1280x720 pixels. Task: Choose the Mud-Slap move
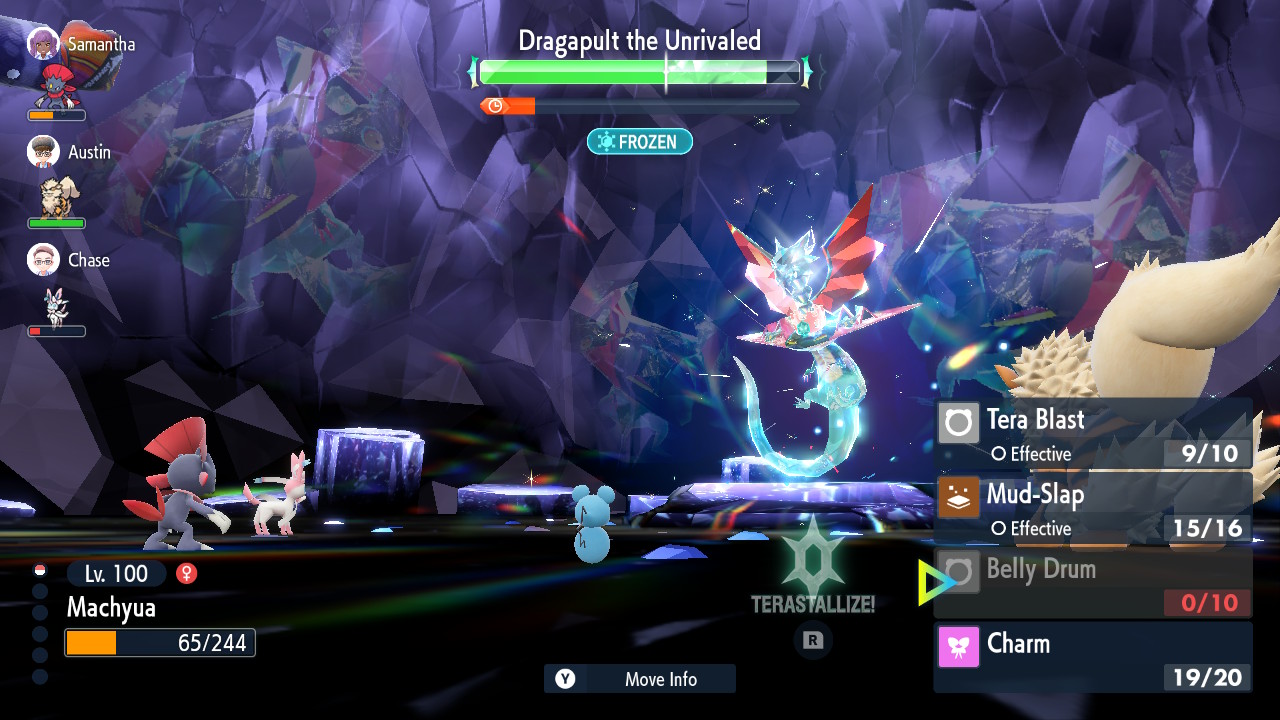pyautogui.click(x=1093, y=509)
